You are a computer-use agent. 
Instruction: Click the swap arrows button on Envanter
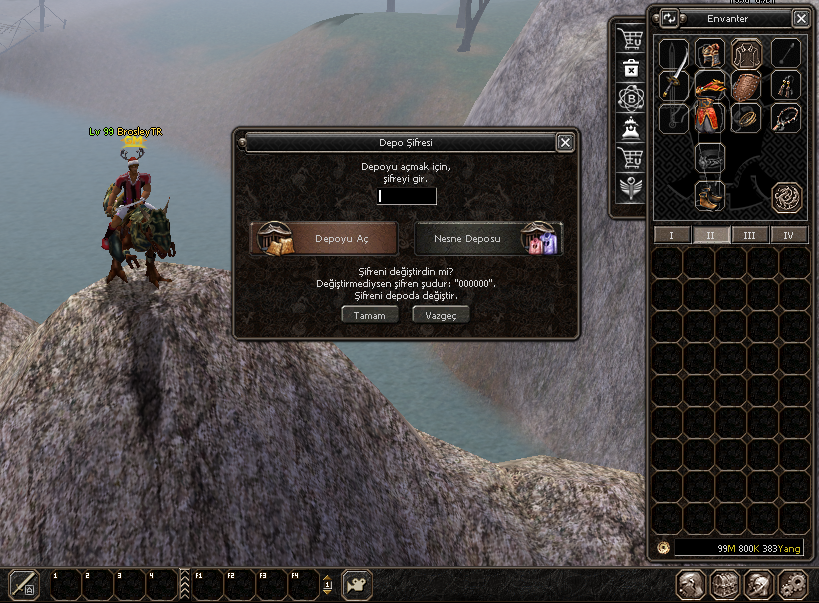tap(669, 18)
